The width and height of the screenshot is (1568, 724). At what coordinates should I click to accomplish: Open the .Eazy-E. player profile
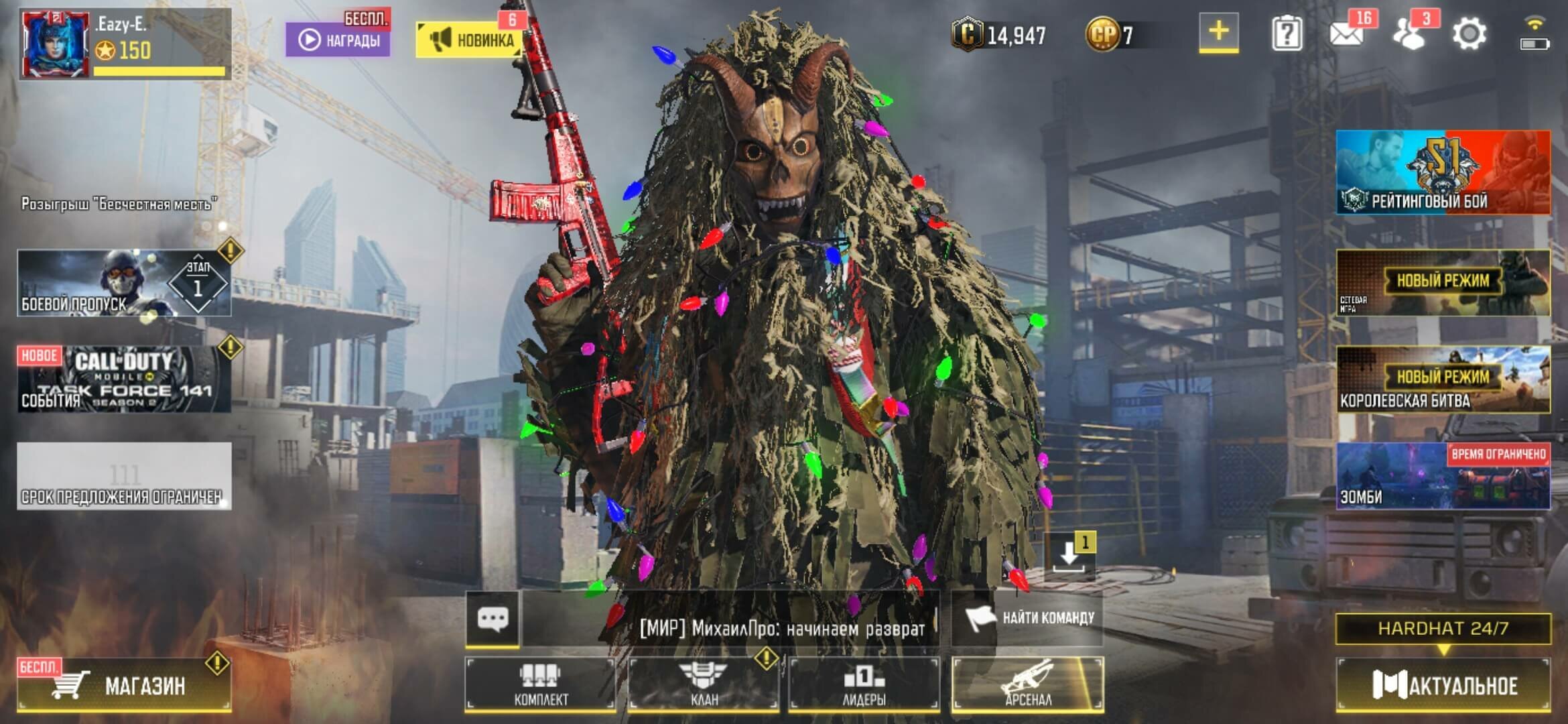(124, 44)
